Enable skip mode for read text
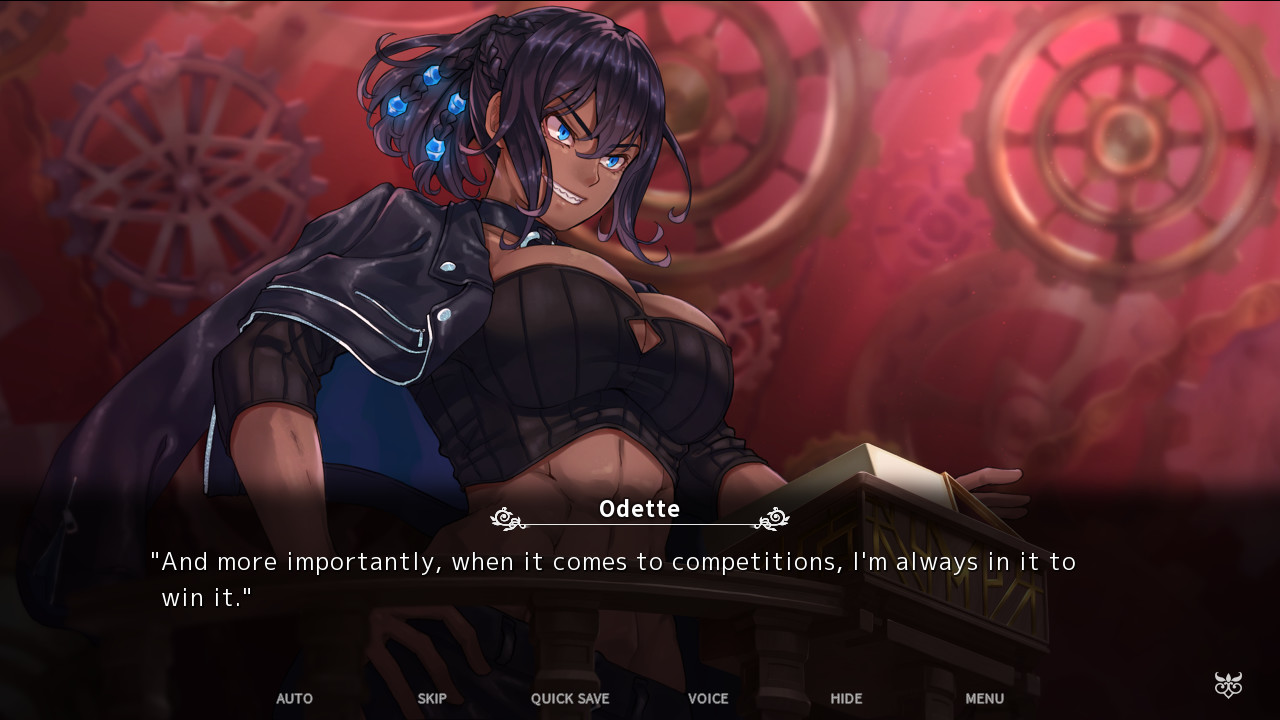This screenshot has height=720, width=1280. click(432, 699)
